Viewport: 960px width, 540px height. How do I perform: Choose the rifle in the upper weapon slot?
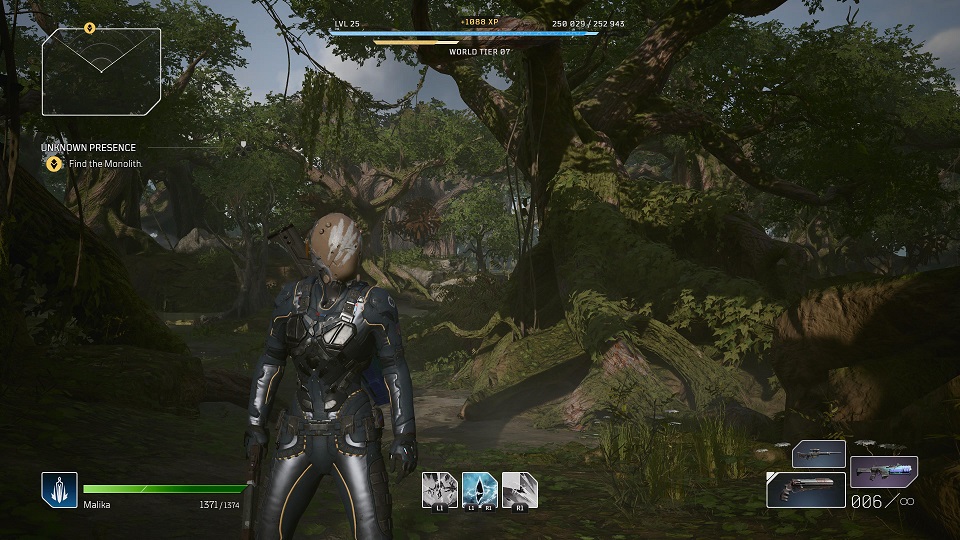click(818, 454)
